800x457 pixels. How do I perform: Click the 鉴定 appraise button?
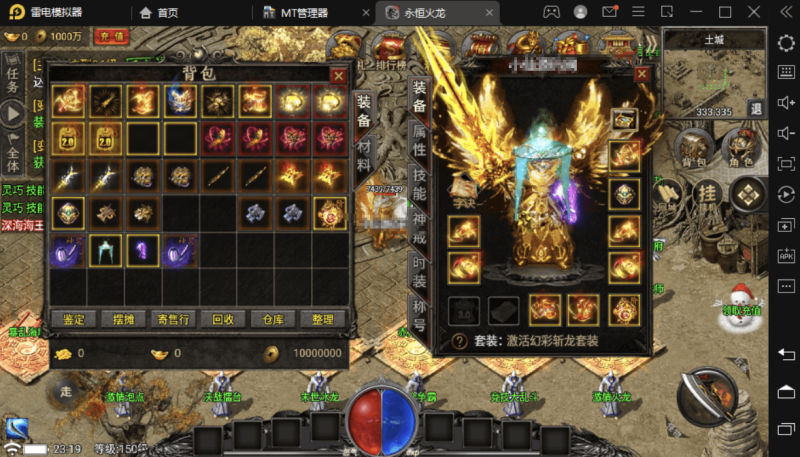pyautogui.click(x=73, y=320)
